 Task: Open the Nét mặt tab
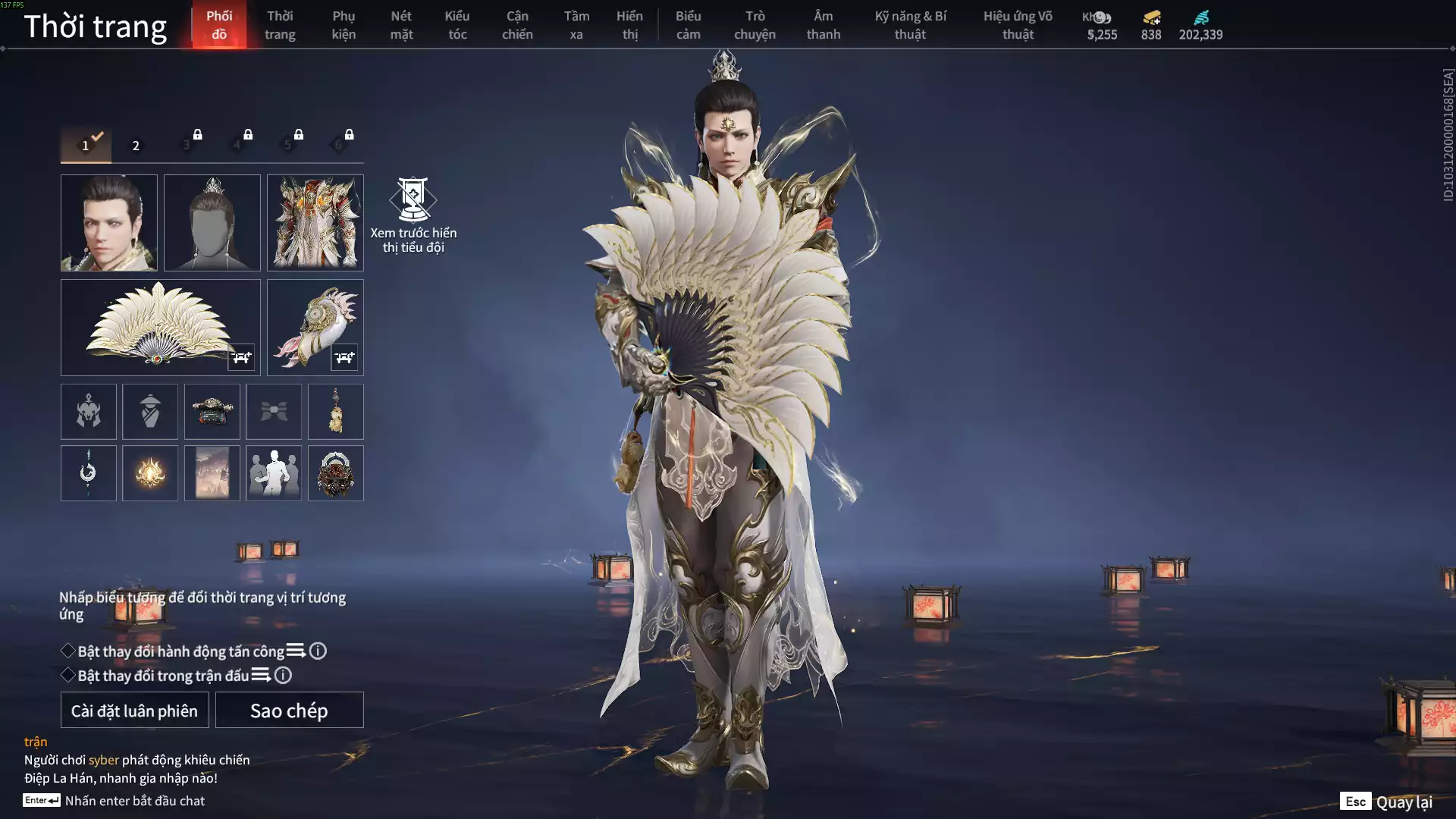(x=401, y=25)
